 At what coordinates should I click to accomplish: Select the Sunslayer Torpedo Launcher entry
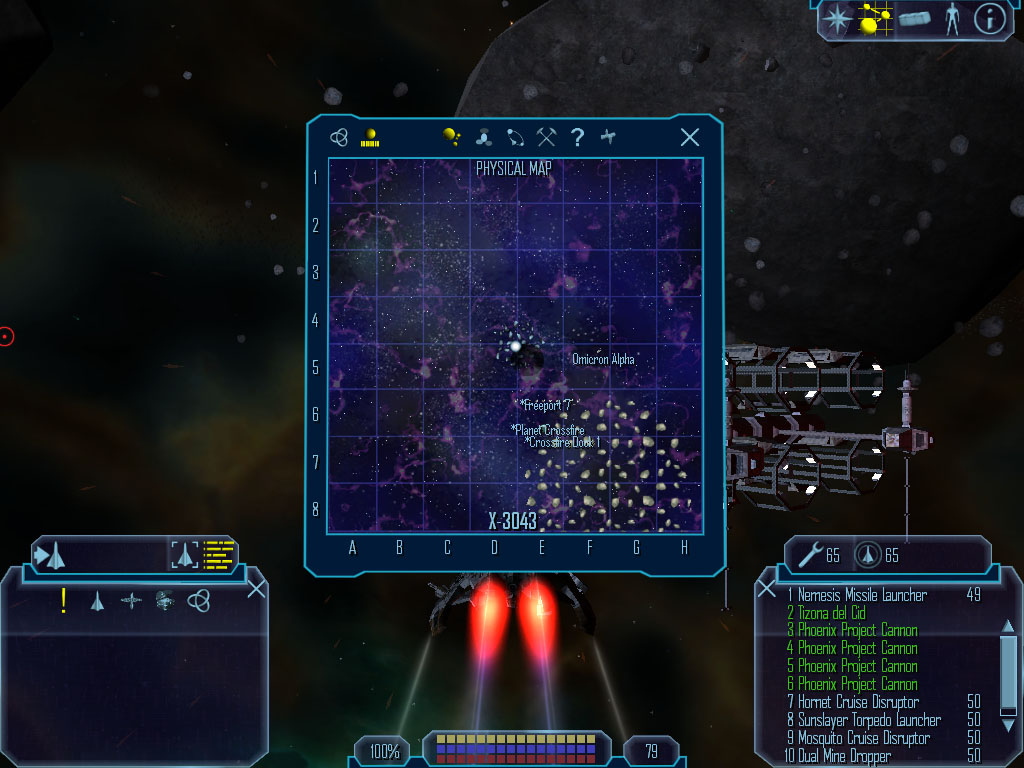click(x=869, y=720)
